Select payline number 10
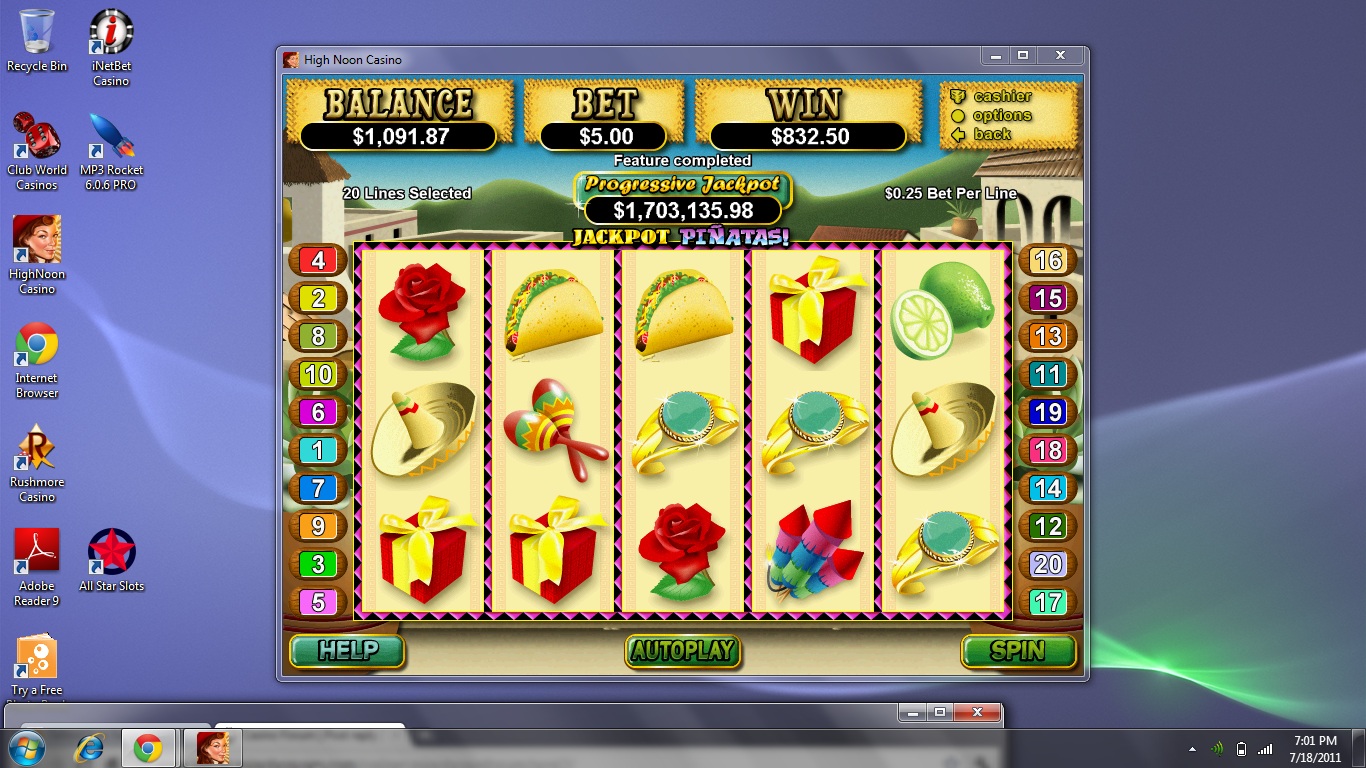Viewport: 1366px width, 768px height. point(318,375)
